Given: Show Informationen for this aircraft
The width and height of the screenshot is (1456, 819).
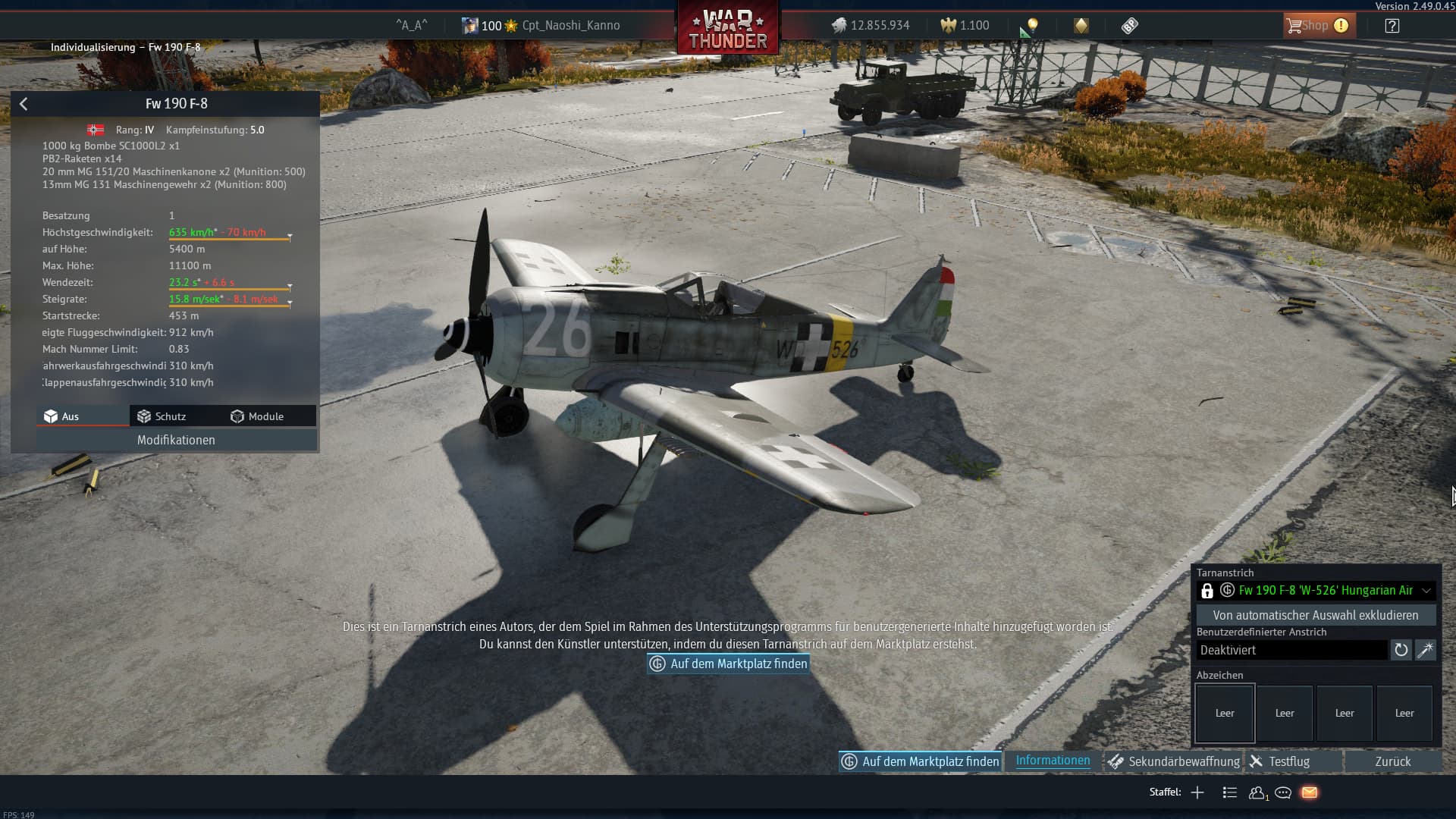Looking at the screenshot, I should 1053,761.
